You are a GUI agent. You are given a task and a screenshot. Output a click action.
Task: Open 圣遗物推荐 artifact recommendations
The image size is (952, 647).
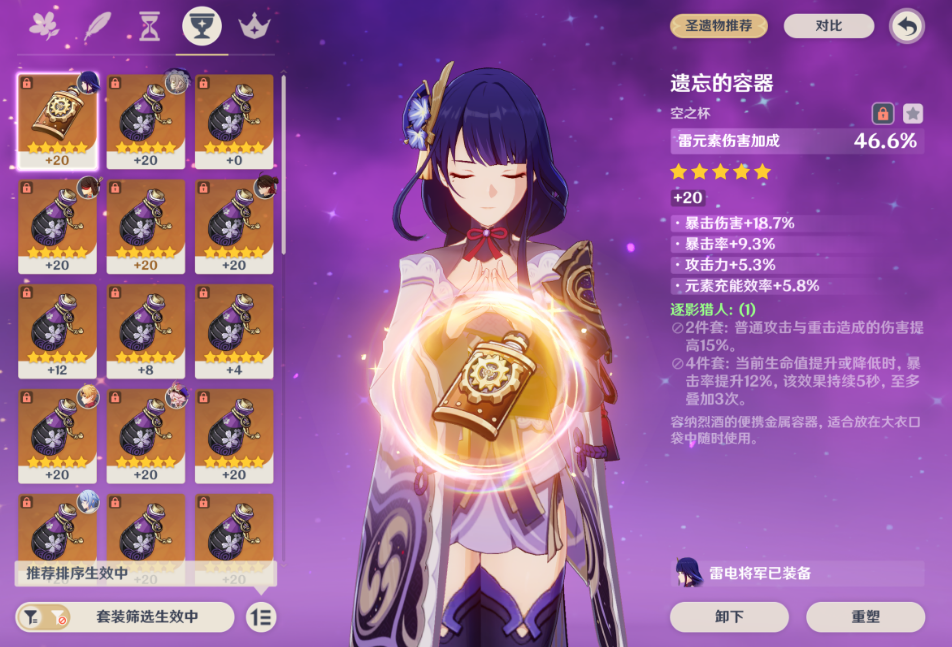719,26
